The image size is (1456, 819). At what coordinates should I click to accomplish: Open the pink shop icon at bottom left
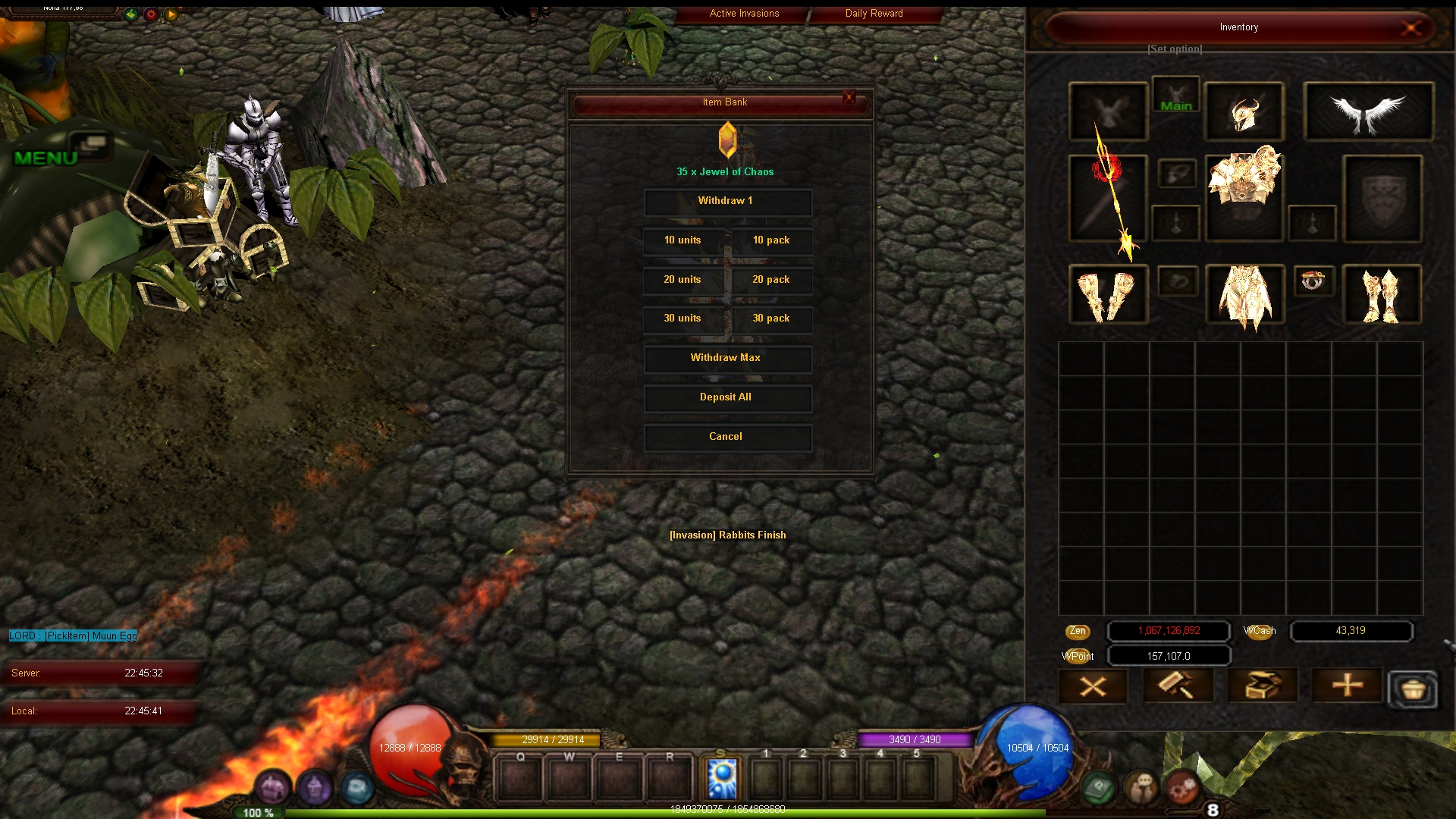(272, 787)
